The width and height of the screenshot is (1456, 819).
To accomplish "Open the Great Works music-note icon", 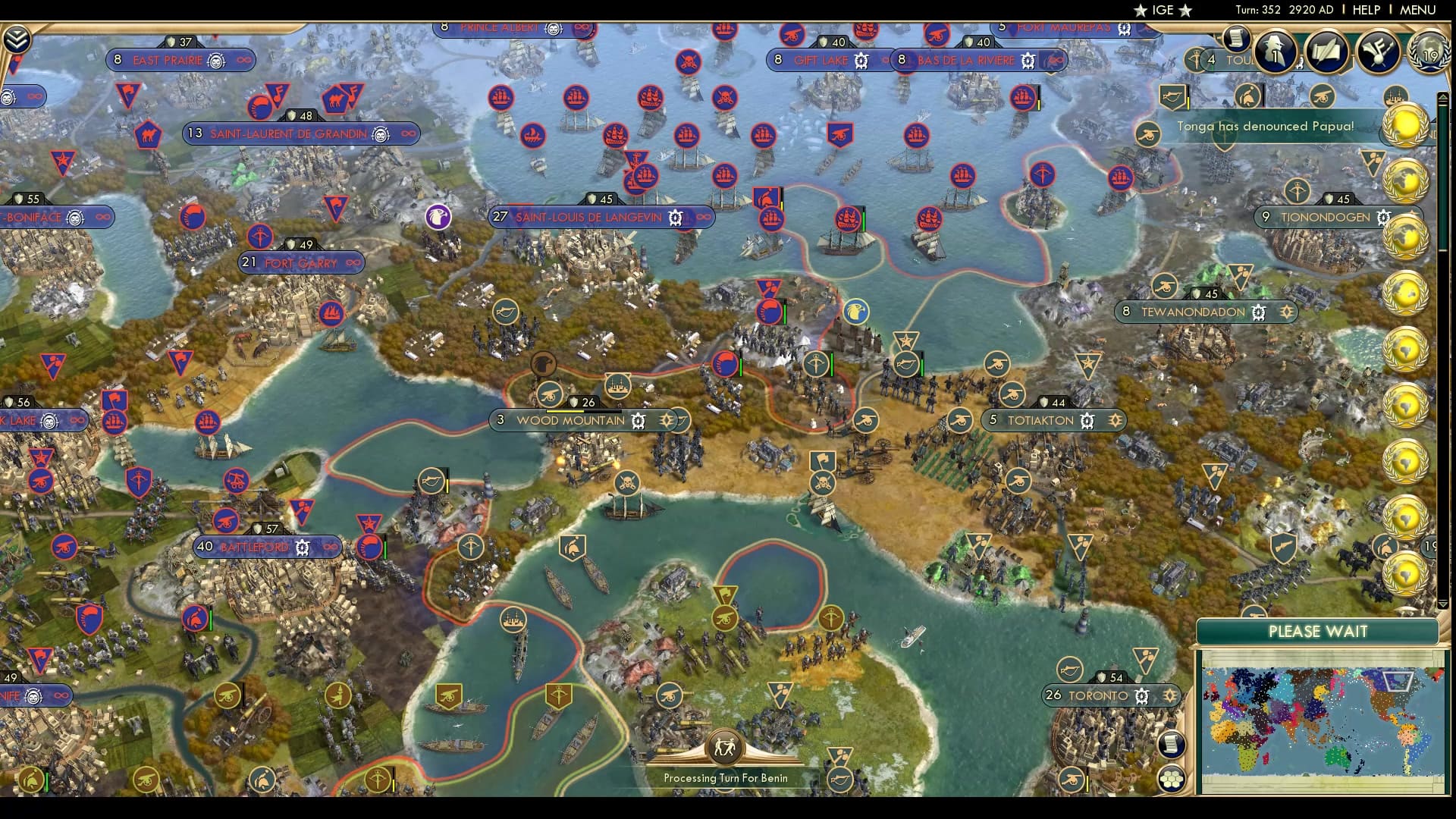I will (x=1377, y=52).
